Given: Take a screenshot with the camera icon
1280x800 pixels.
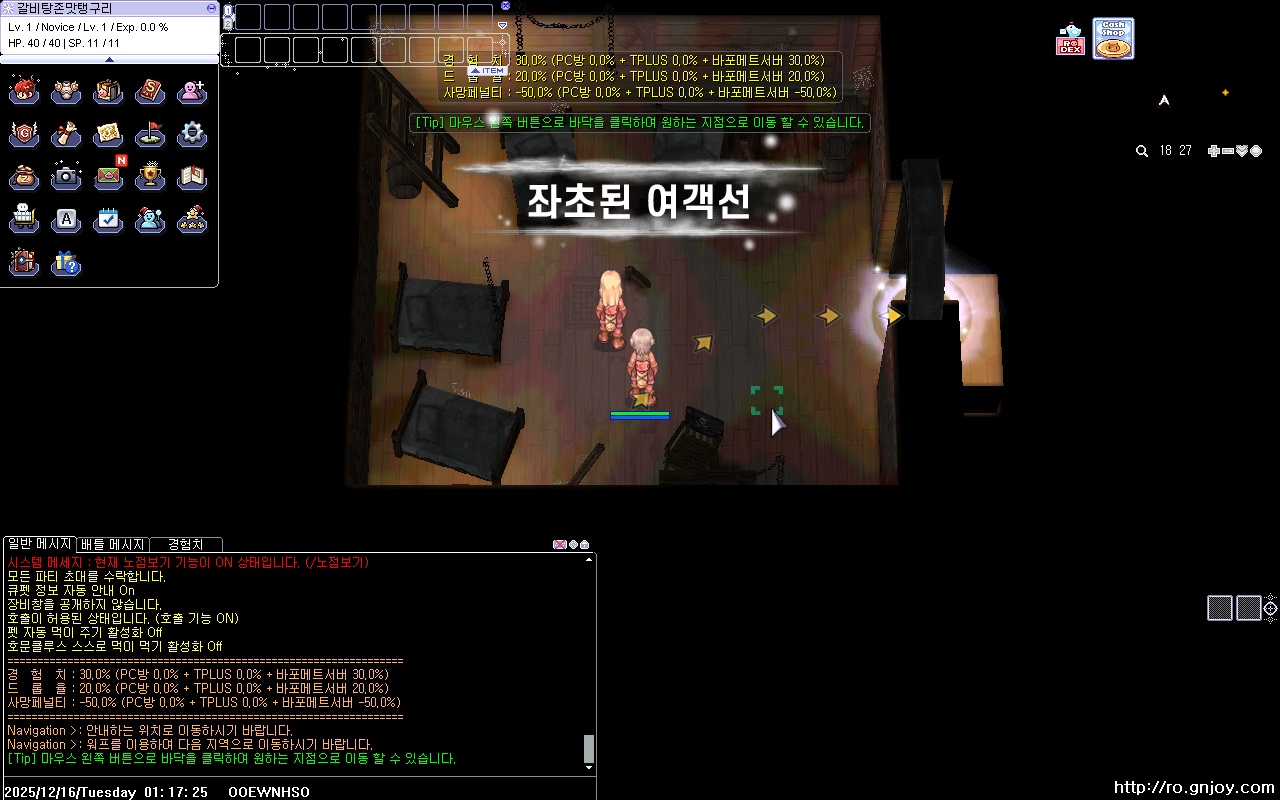Looking at the screenshot, I should (x=66, y=177).
